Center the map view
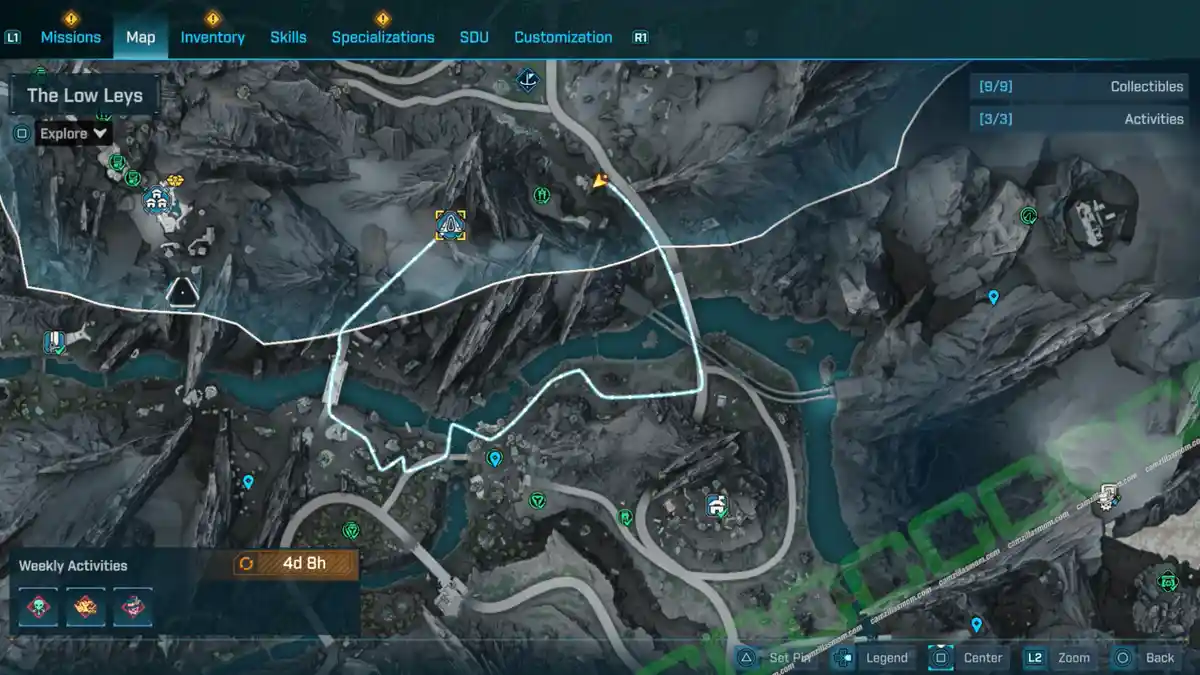The height and width of the screenshot is (675, 1200). tap(968, 657)
